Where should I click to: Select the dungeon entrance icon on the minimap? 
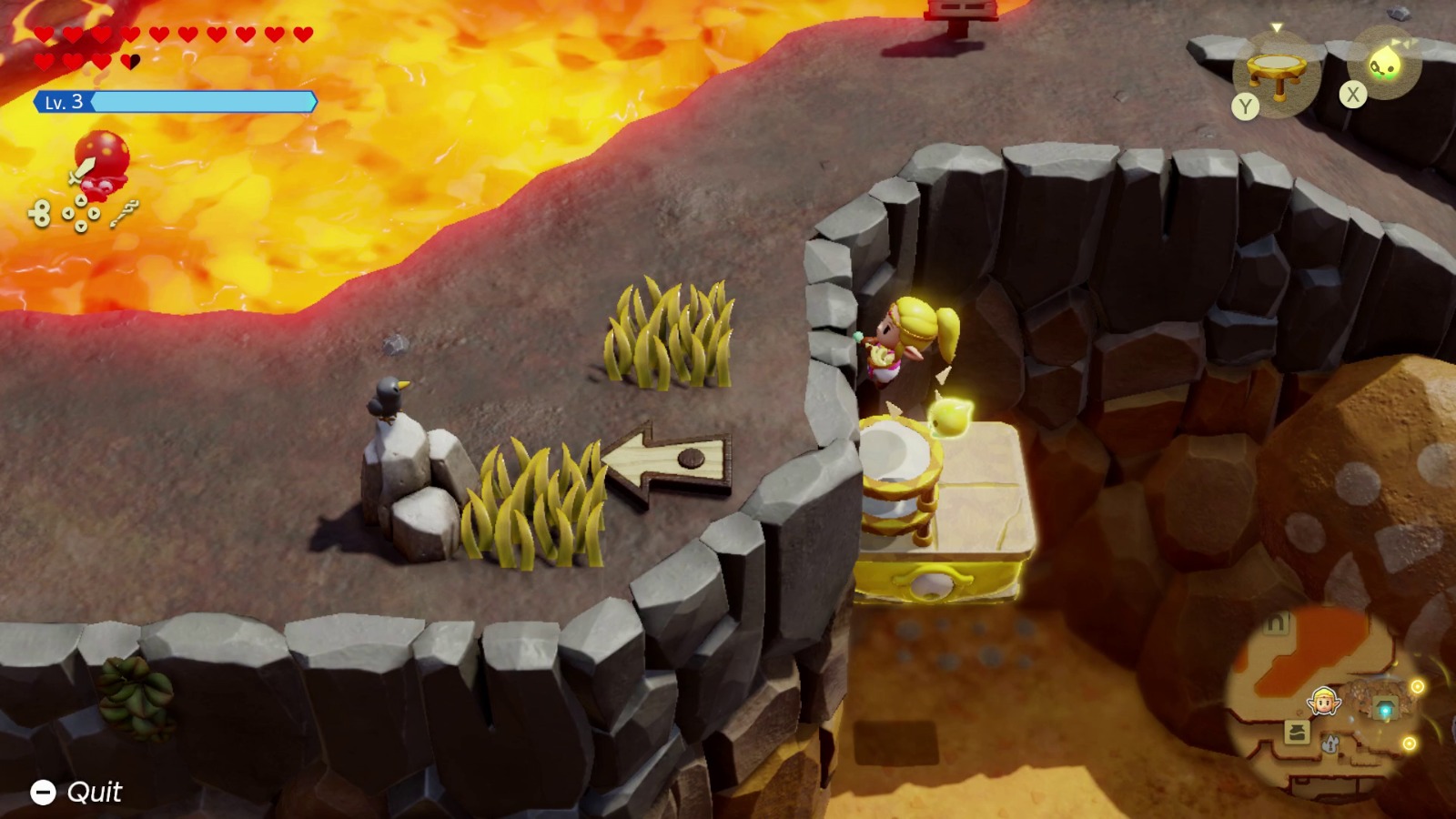click(x=1385, y=706)
